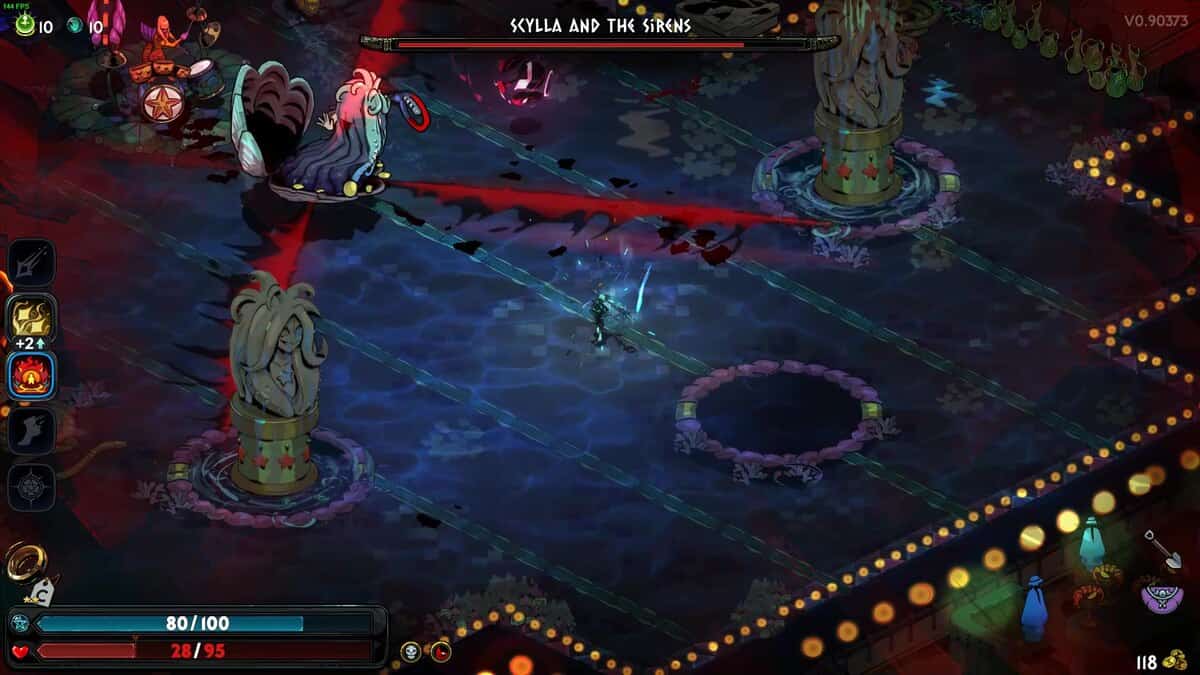The height and width of the screenshot is (675, 1200).
Task: Click the skull status icon
Action: tap(410, 652)
